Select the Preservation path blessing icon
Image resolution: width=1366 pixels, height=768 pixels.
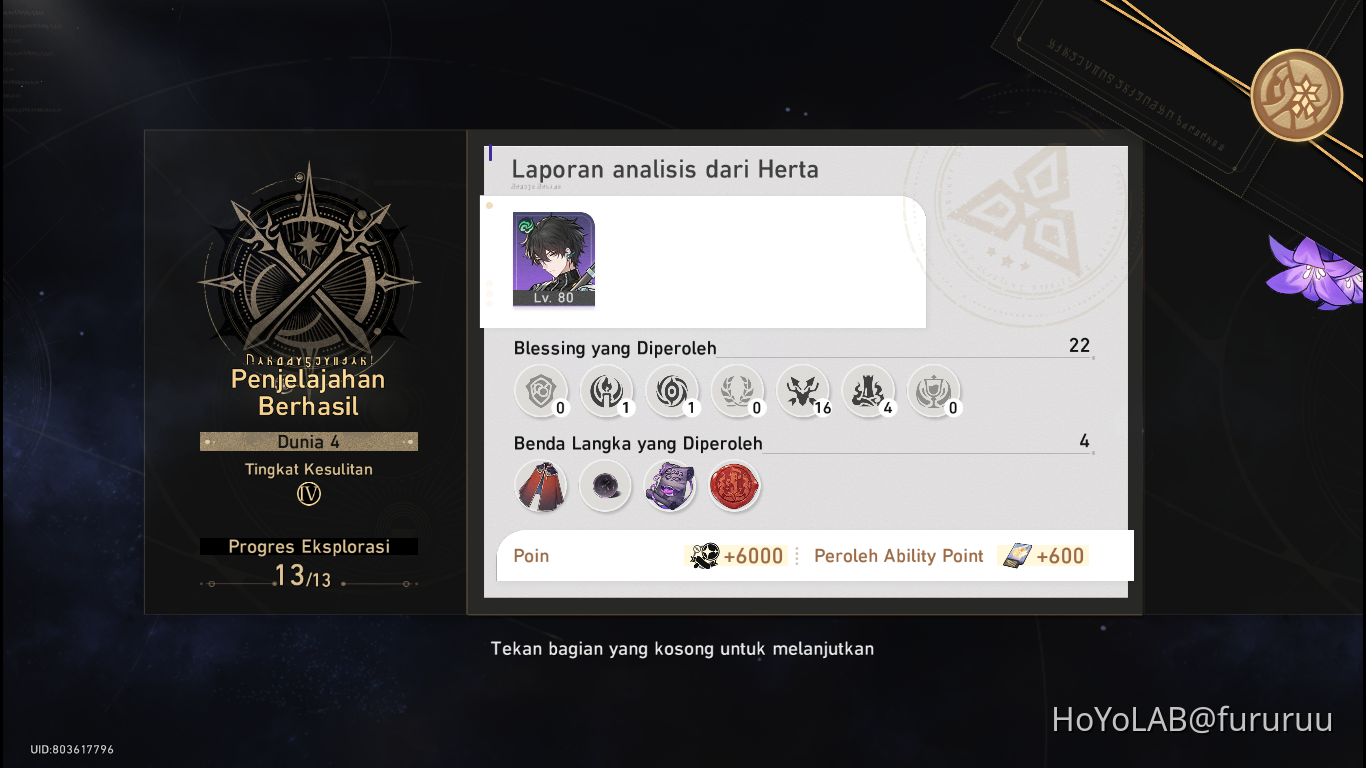point(540,390)
